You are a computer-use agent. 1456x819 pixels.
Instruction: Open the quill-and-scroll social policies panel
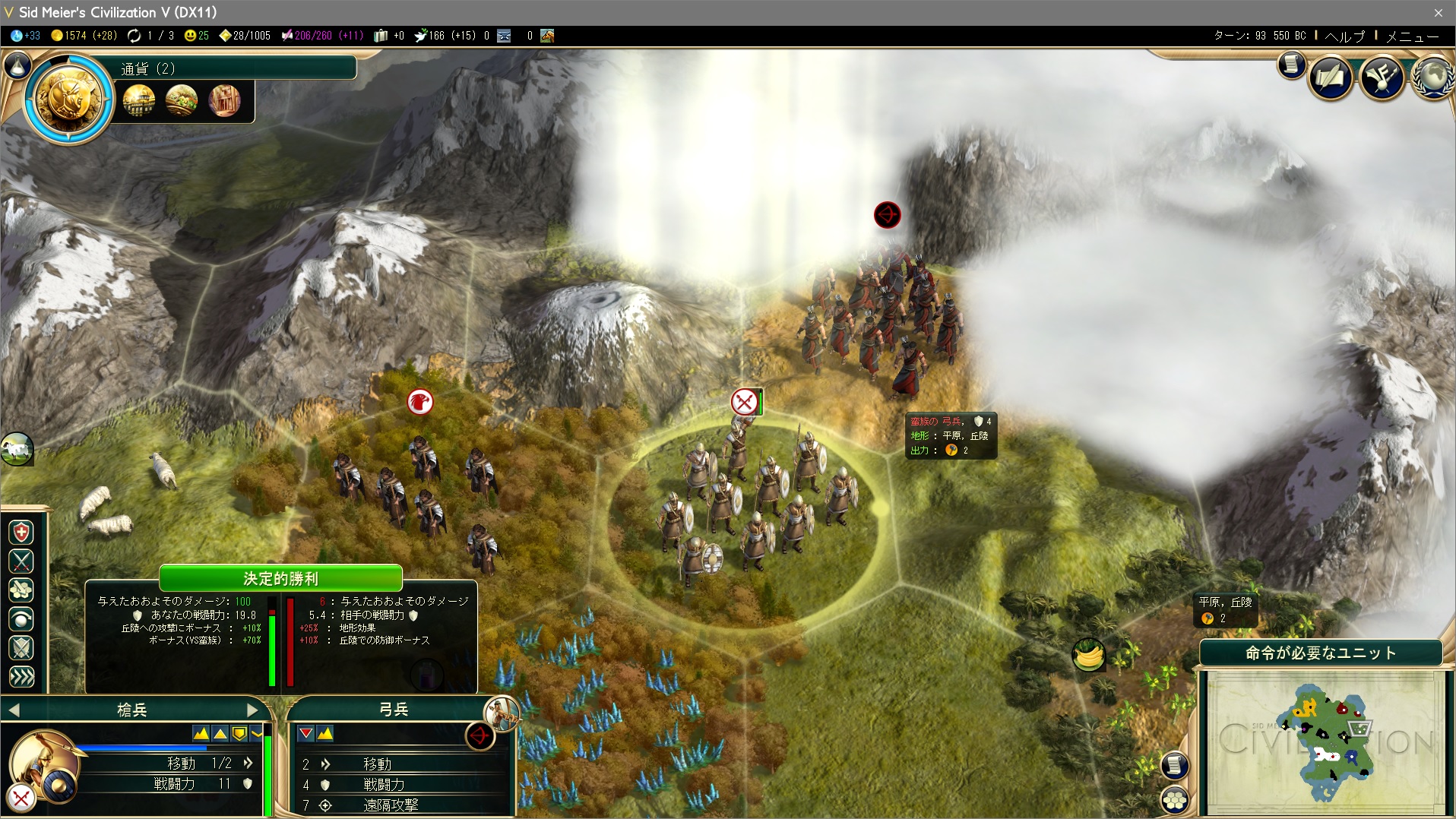(x=1331, y=77)
